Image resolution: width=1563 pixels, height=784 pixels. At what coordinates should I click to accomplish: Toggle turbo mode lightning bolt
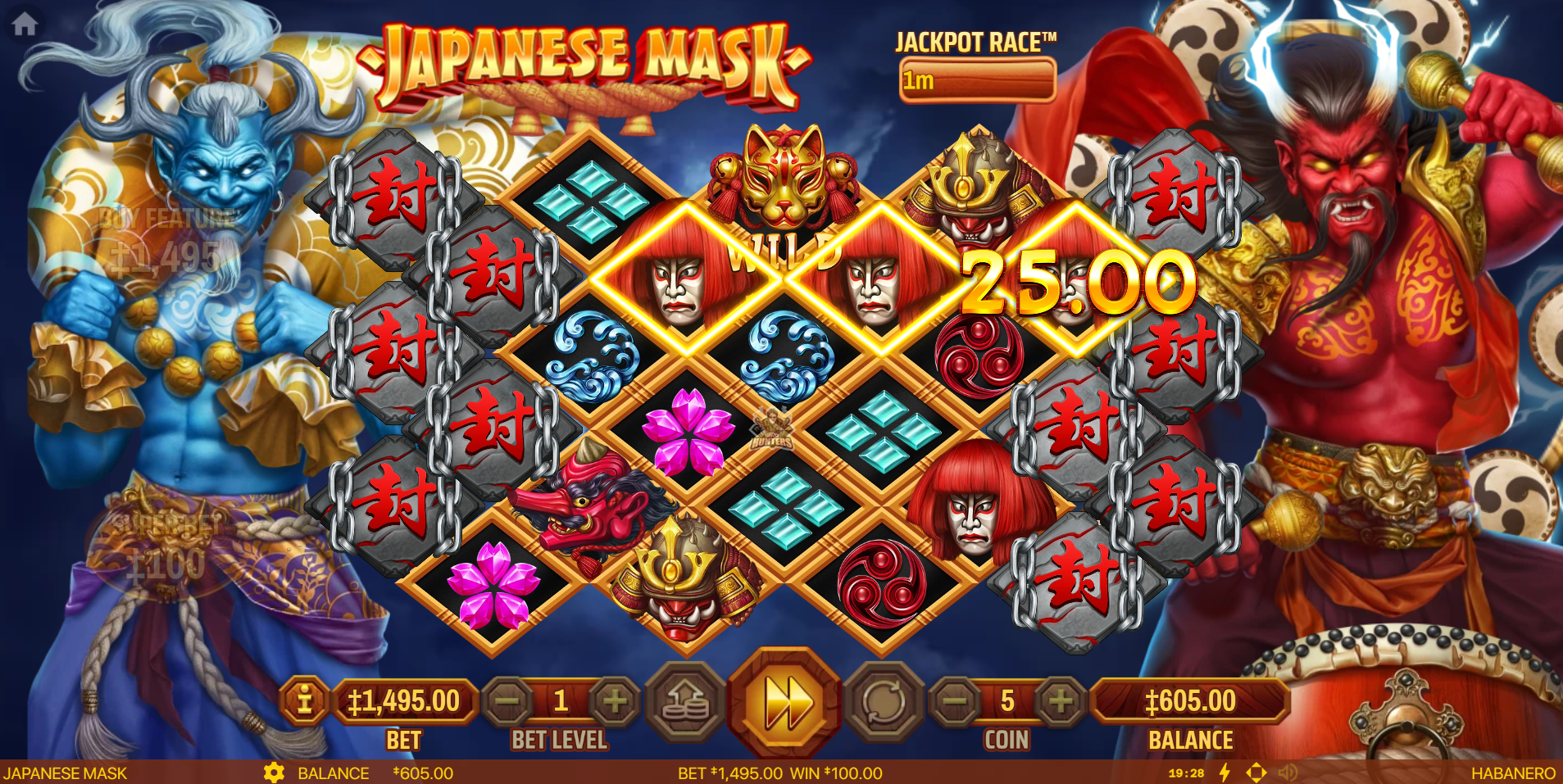(x=1225, y=773)
